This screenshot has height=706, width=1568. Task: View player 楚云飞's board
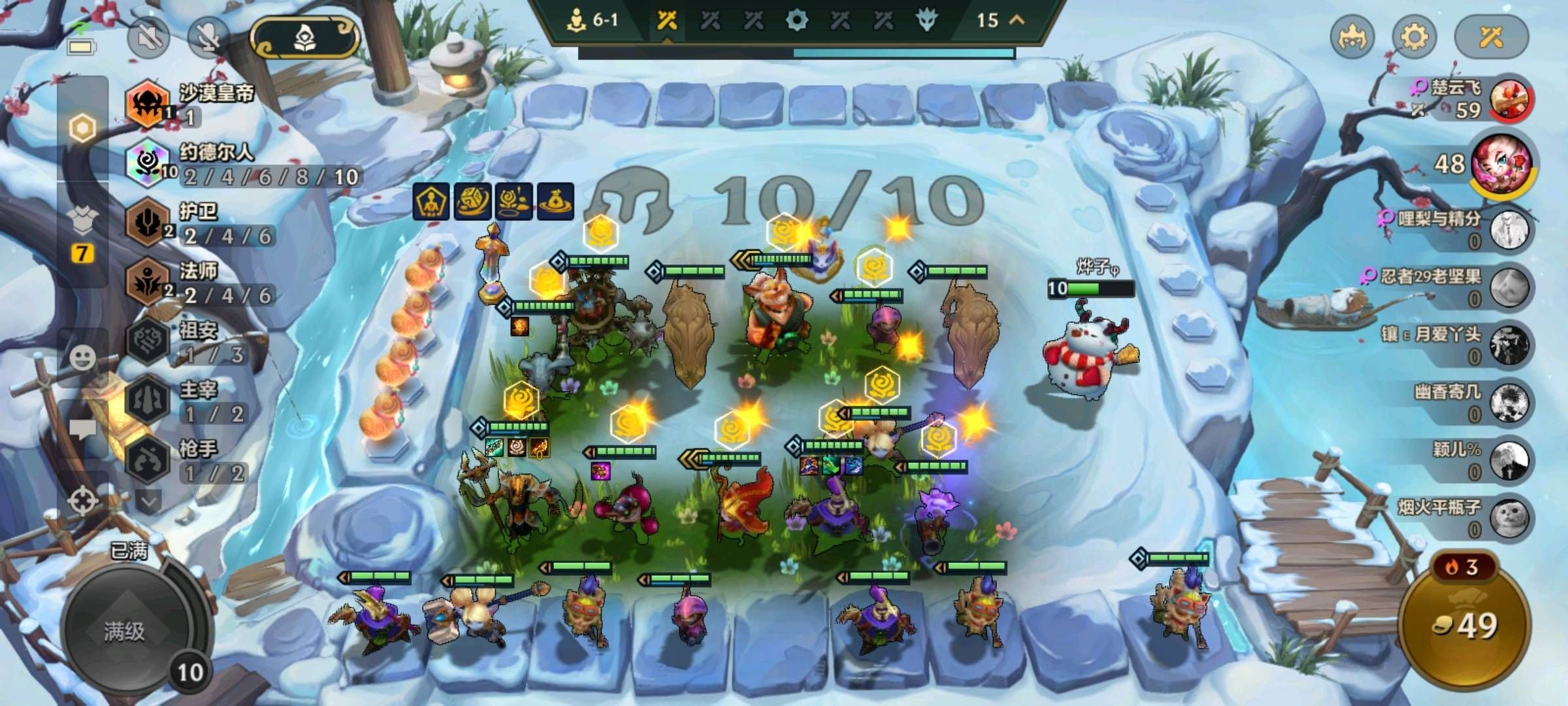click(1509, 100)
